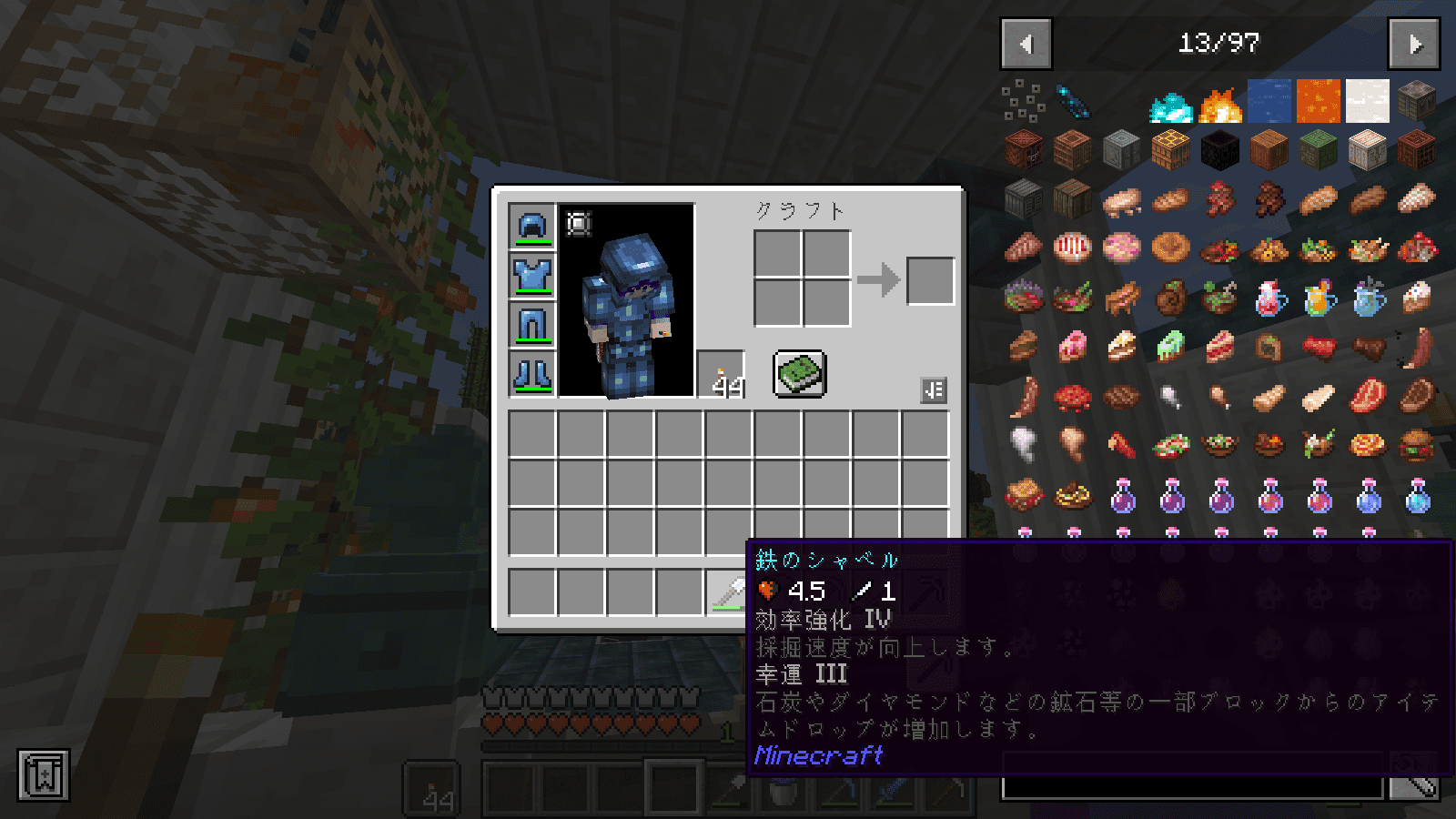The height and width of the screenshot is (819, 1456).
Task: Click the inventory sort button
Action: click(x=934, y=390)
